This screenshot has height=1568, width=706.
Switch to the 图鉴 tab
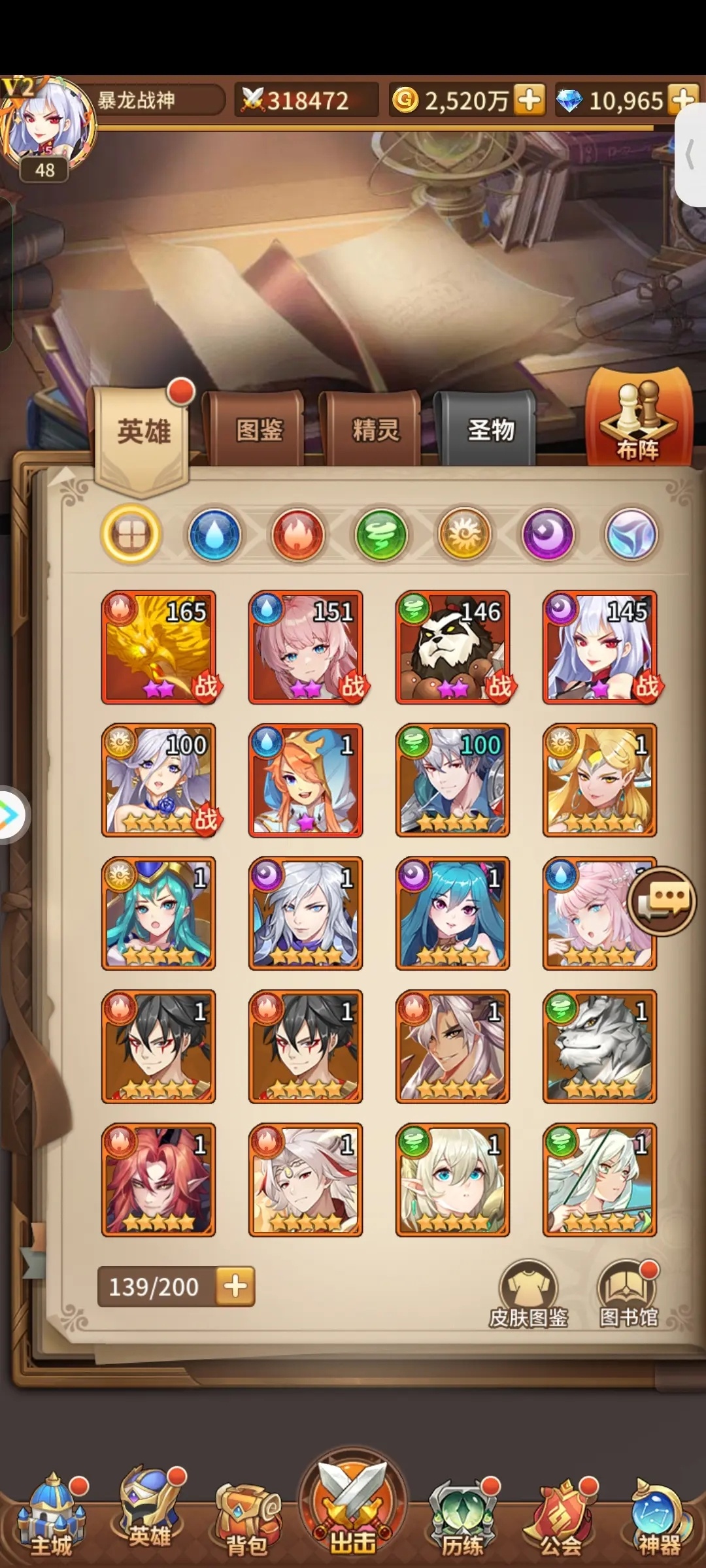259,430
